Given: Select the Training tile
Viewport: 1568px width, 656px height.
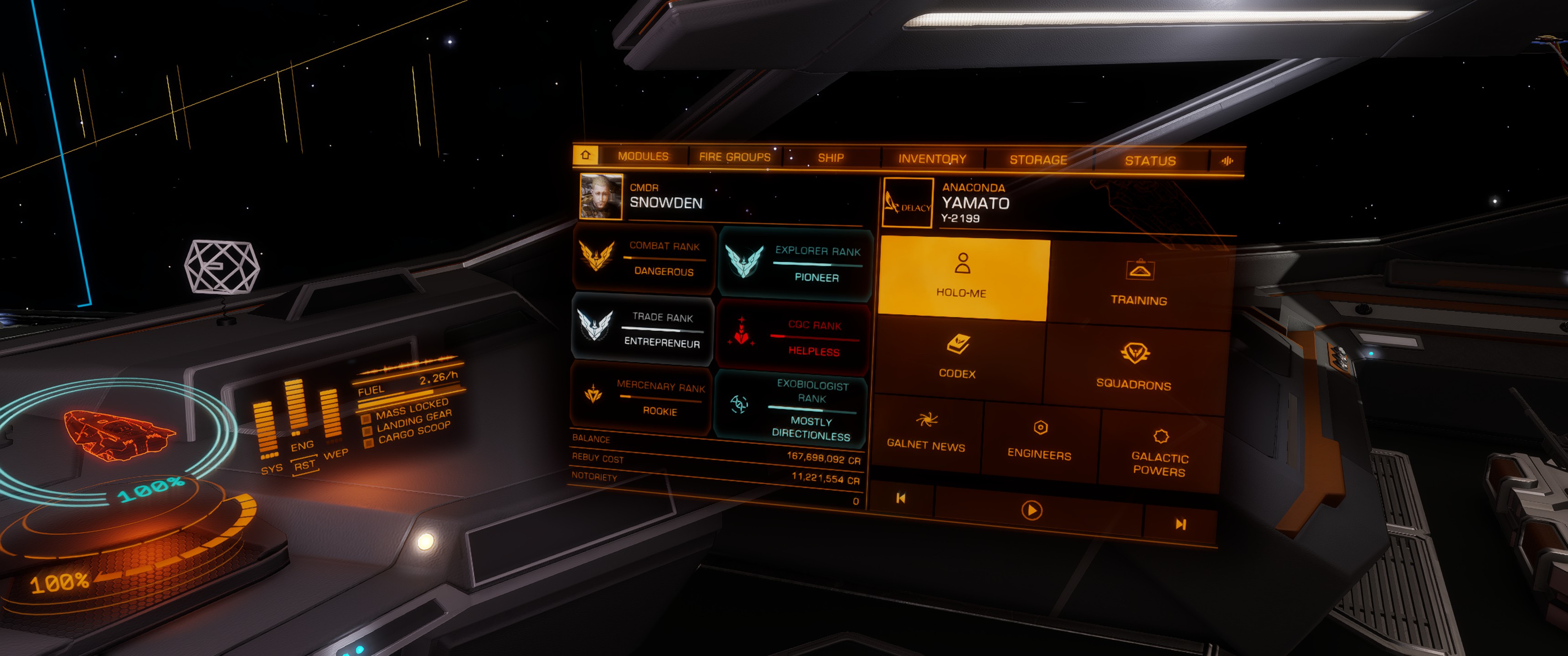Looking at the screenshot, I should coord(1139,283).
